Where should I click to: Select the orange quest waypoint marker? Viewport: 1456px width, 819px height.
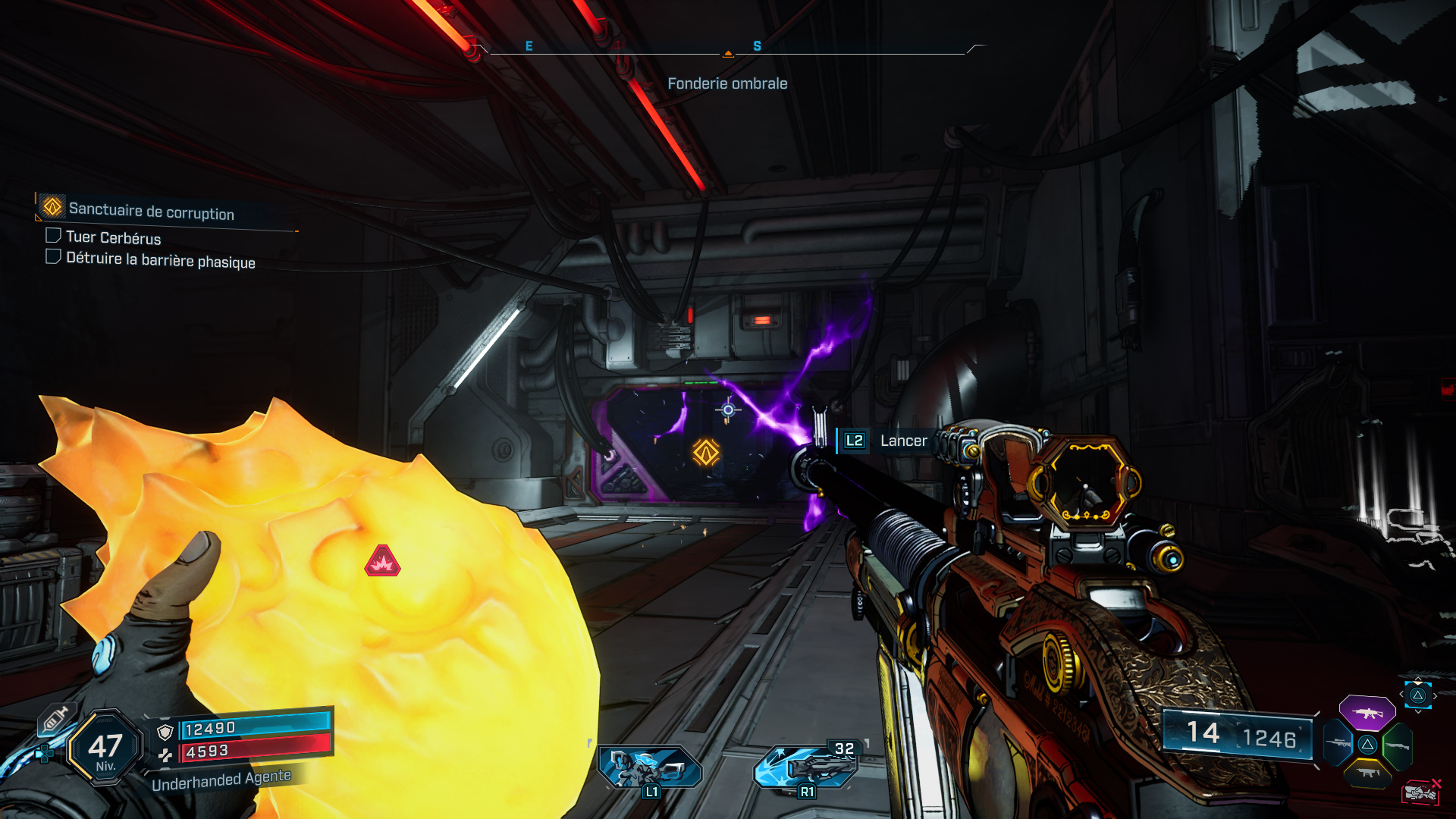coord(706,453)
